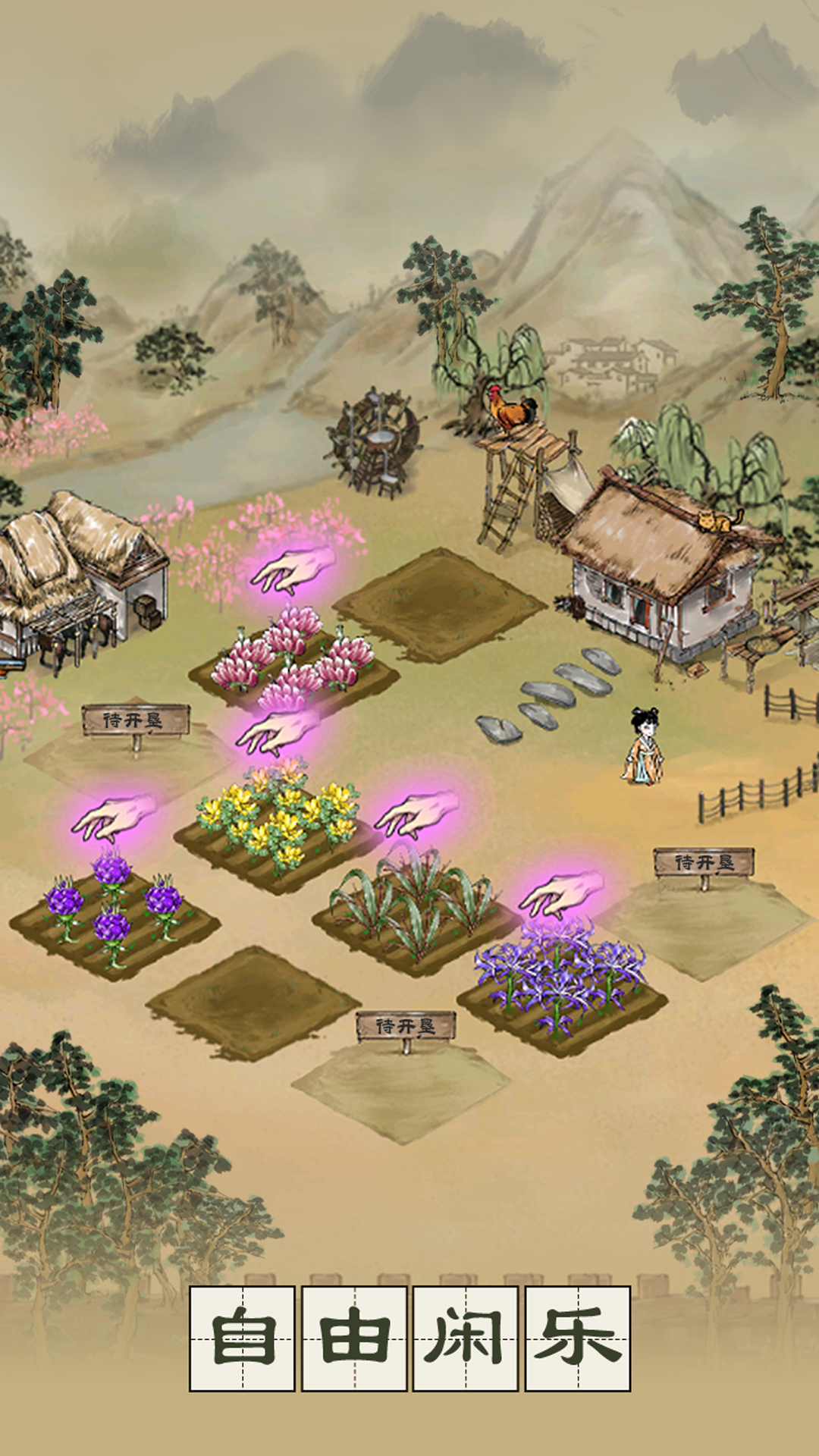Collect with the hand over purple round blooms

click(x=114, y=817)
